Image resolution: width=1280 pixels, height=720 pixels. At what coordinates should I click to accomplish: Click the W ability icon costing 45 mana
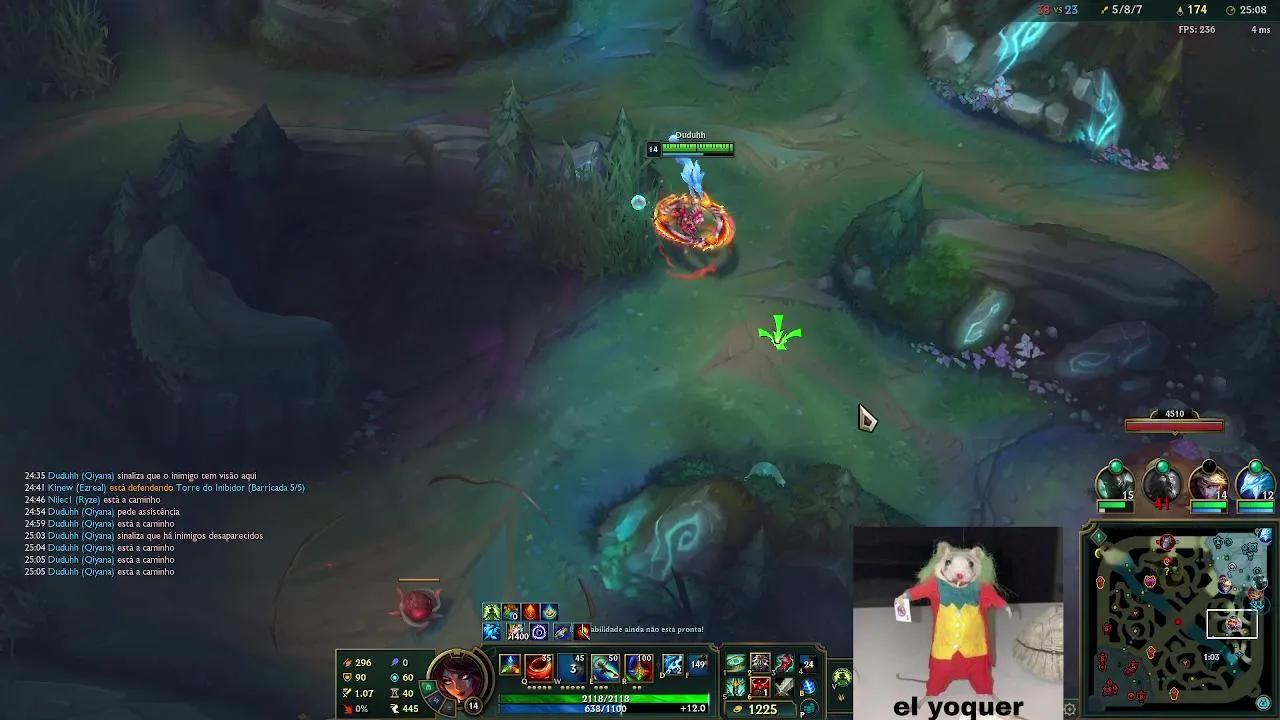point(570,668)
